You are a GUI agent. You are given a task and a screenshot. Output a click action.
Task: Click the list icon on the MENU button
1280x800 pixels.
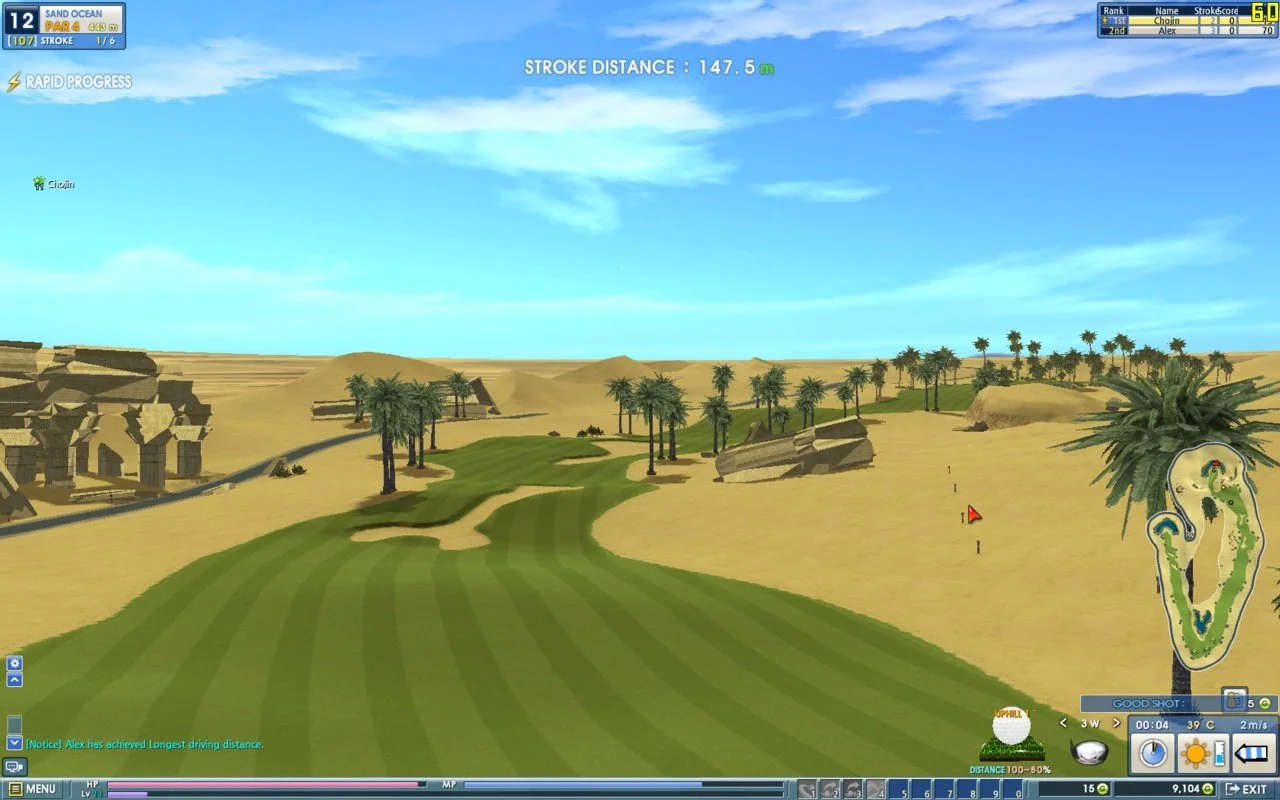point(16,788)
